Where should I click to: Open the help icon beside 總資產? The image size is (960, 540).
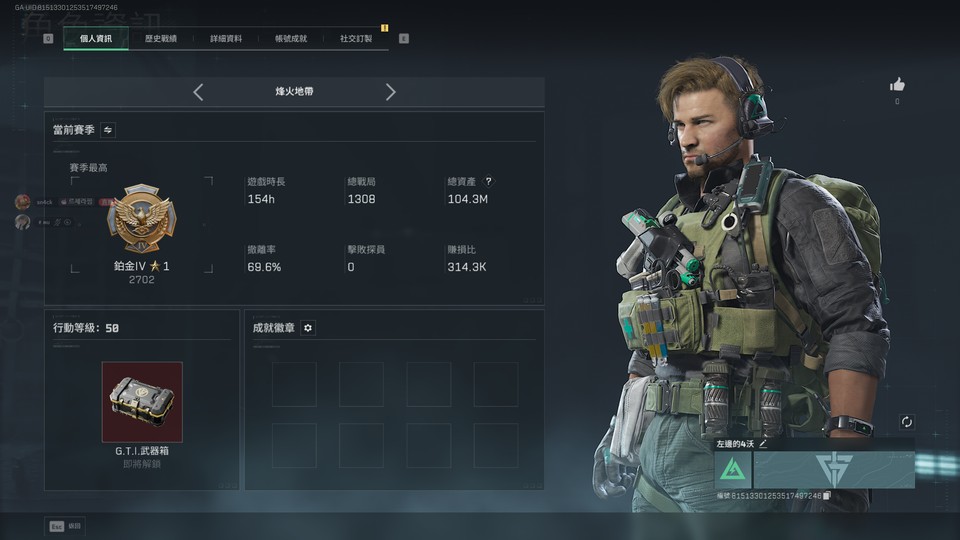tap(489, 182)
